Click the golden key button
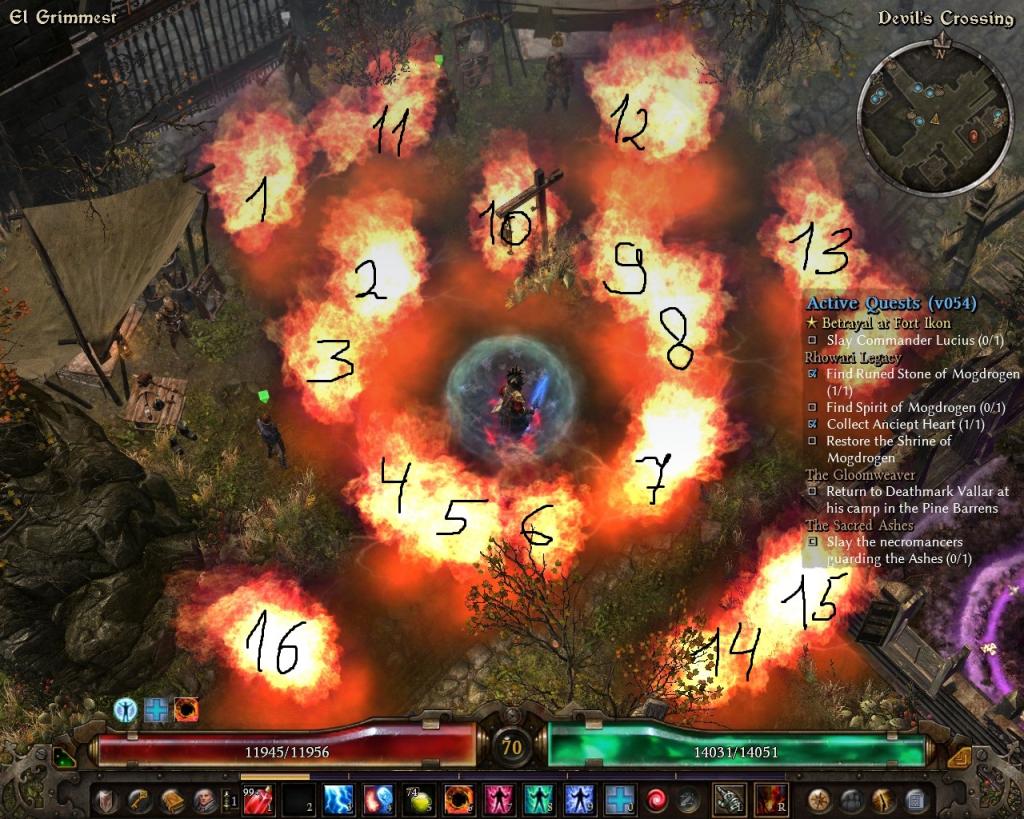Viewport: 1024px width, 819px height. 138,799
